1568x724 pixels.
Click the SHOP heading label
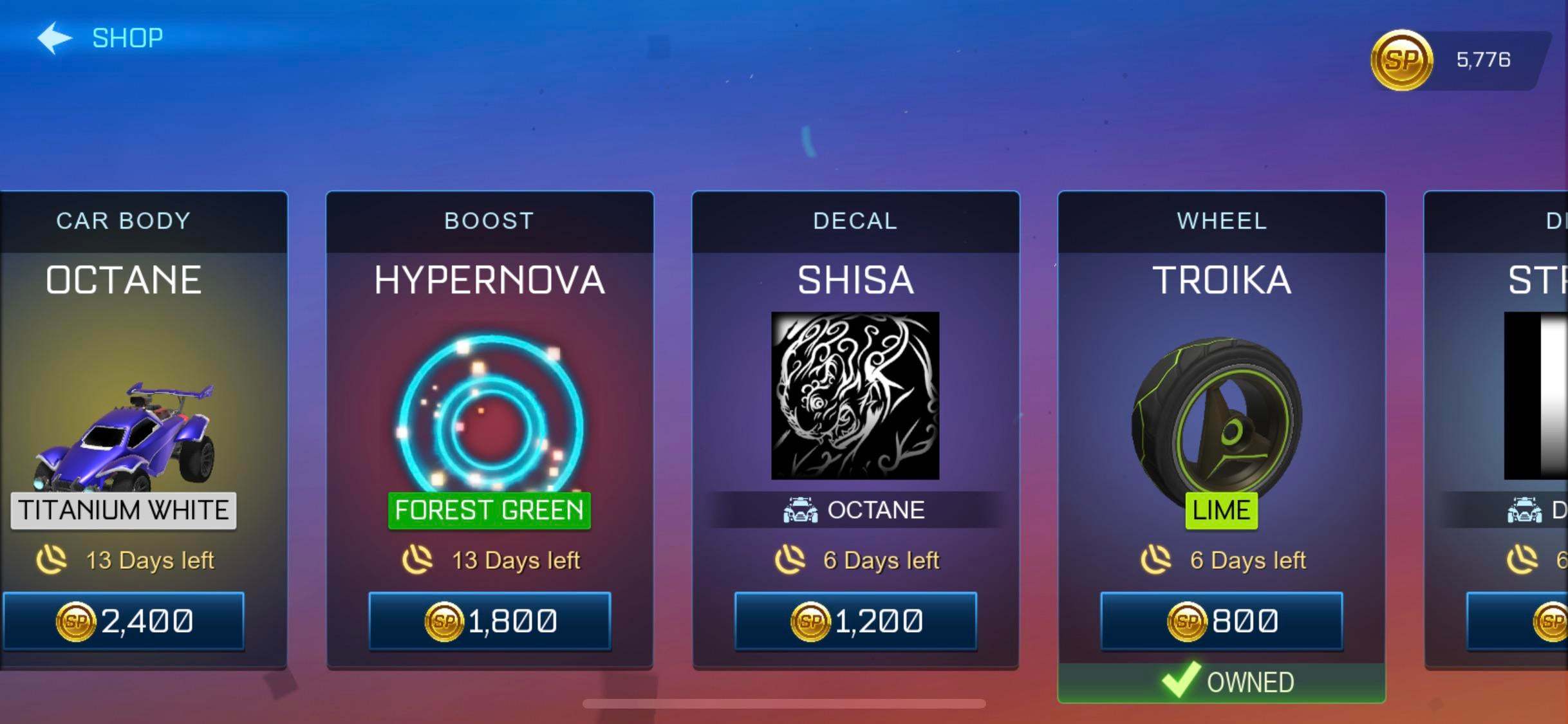[126, 37]
